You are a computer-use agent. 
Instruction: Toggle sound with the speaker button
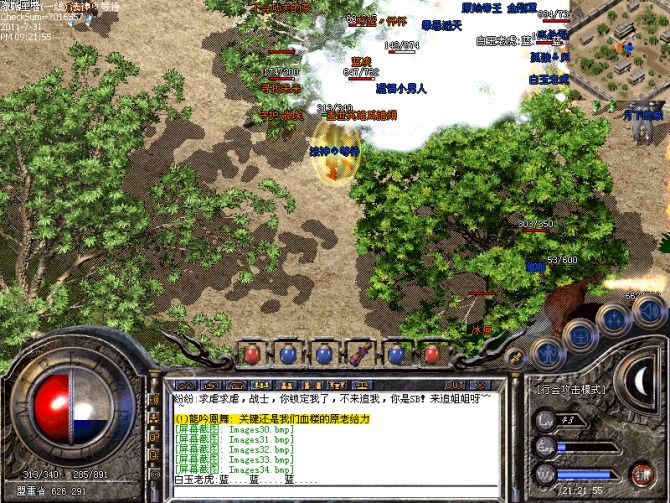coord(647,309)
